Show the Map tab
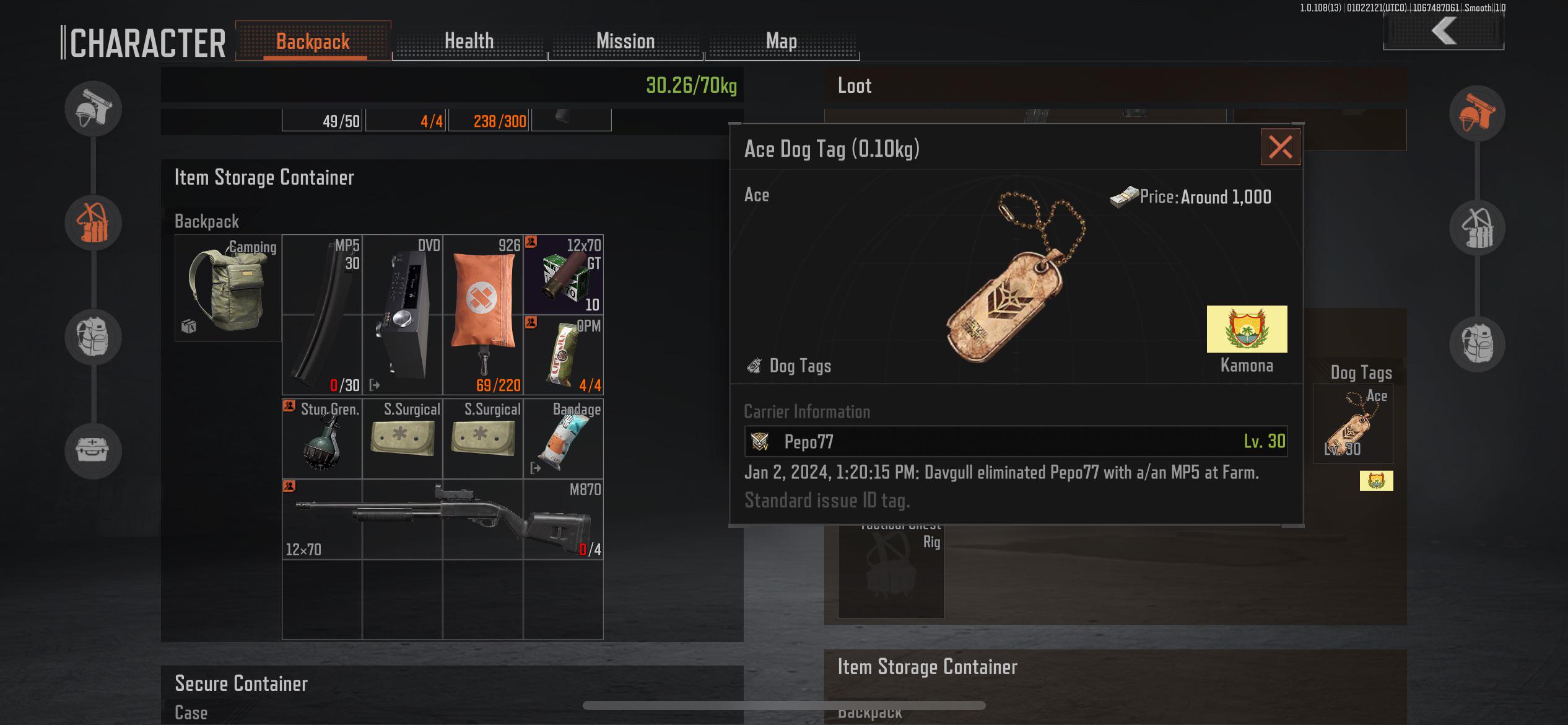Screen dimensions: 1568x725 point(782,42)
